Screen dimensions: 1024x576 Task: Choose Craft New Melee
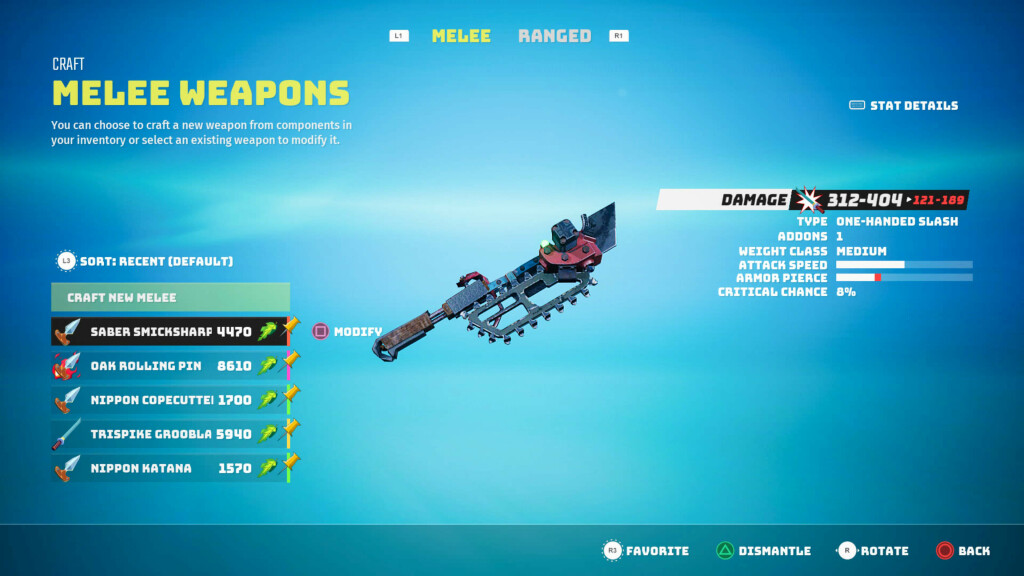point(170,297)
